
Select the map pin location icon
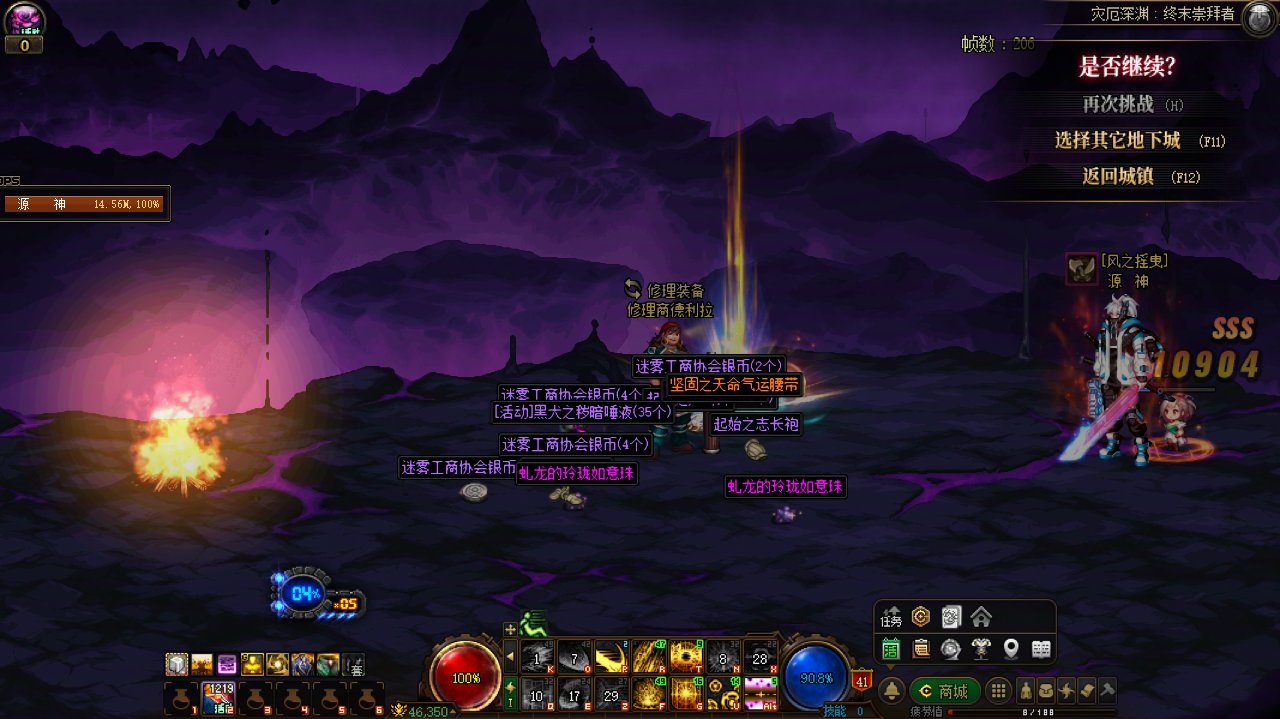coord(1011,649)
